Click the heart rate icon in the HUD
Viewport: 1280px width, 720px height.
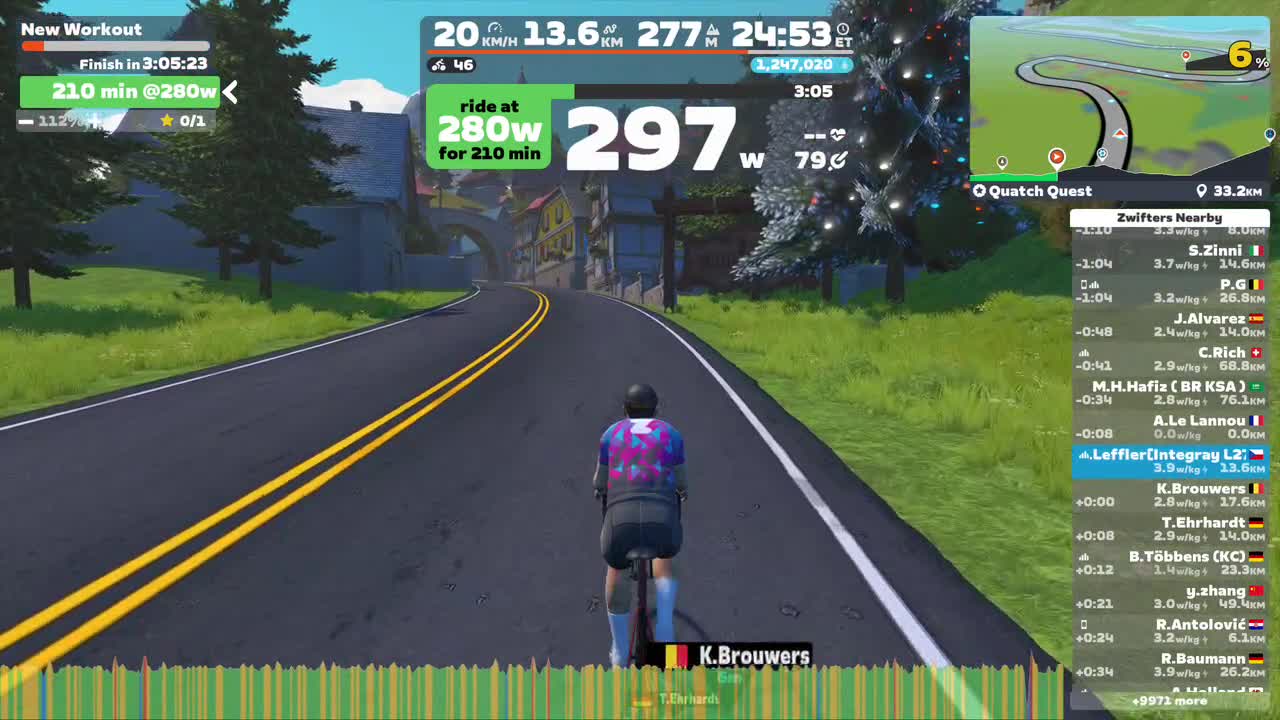point(838,133)
